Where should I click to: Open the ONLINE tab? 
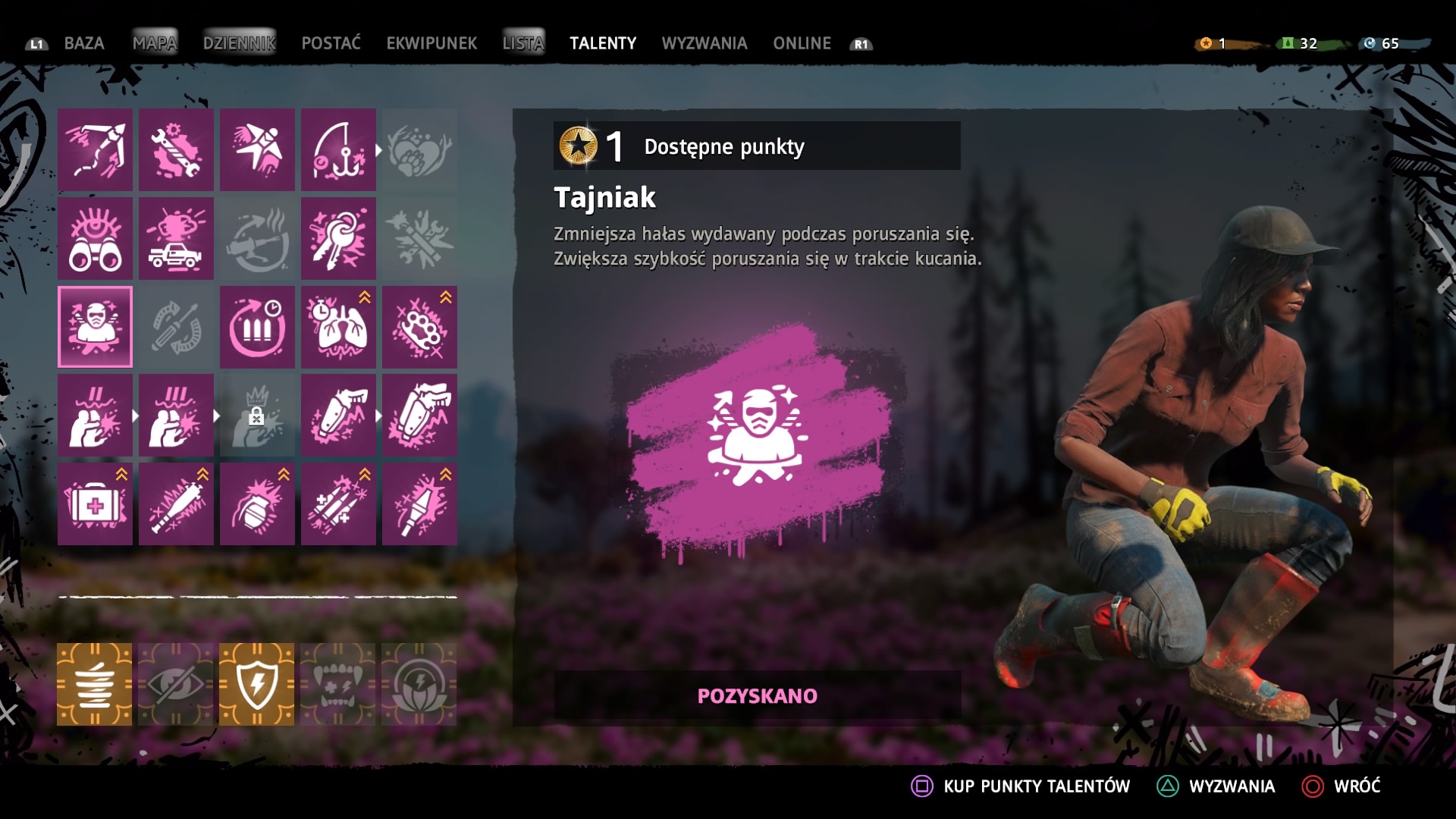[802, 43]
